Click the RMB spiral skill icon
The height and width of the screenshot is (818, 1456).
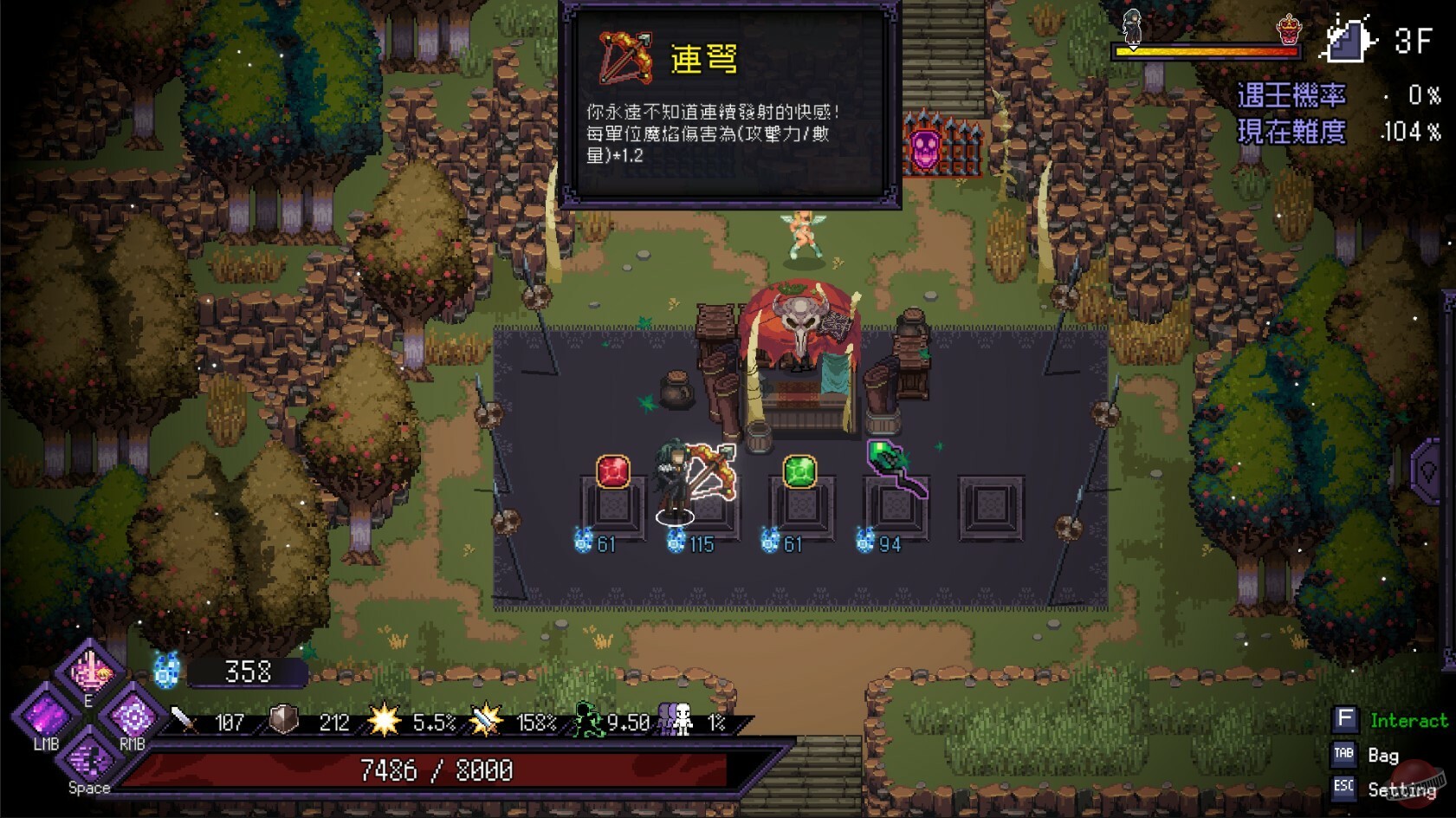[x=132, y=715]
